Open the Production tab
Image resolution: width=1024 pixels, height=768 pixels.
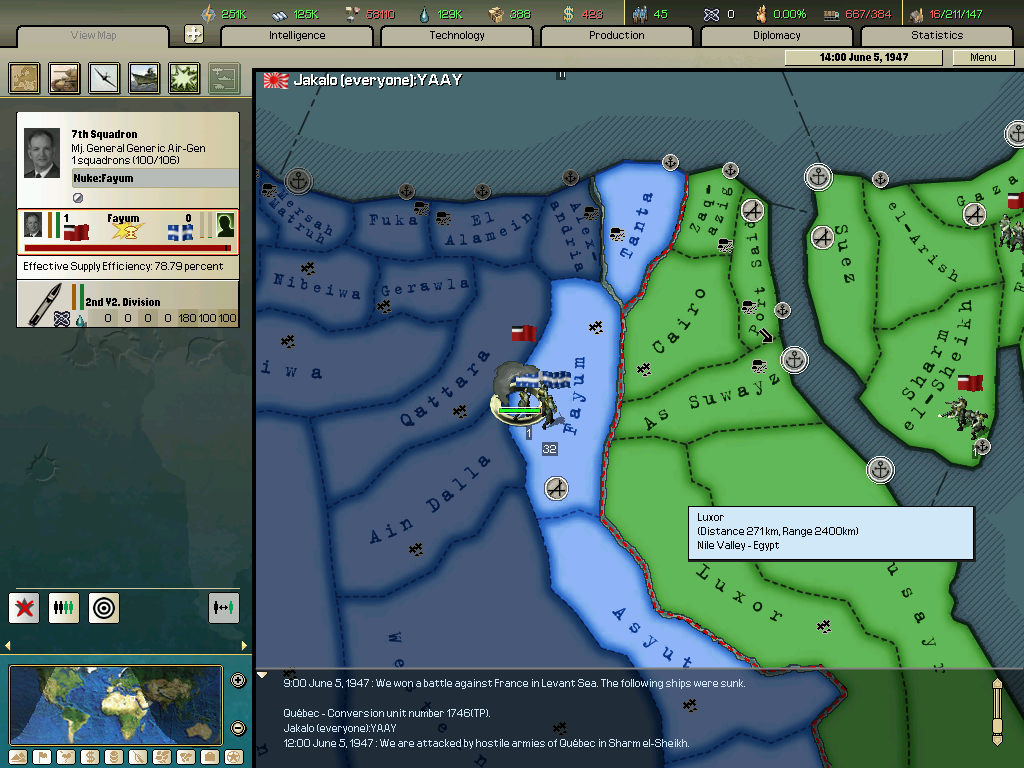[x=617, y=36]
